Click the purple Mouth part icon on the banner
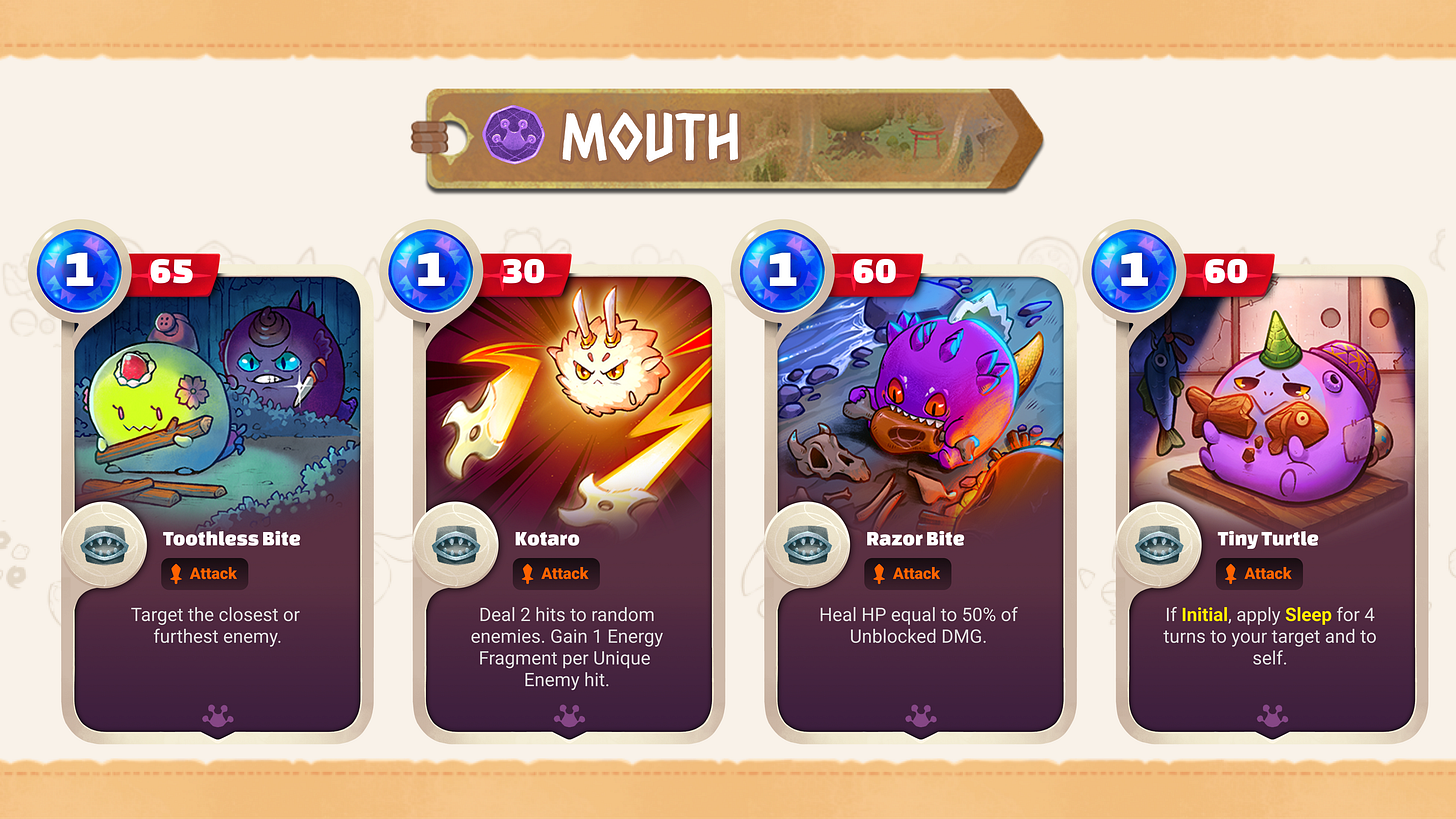 pos(511,137)
